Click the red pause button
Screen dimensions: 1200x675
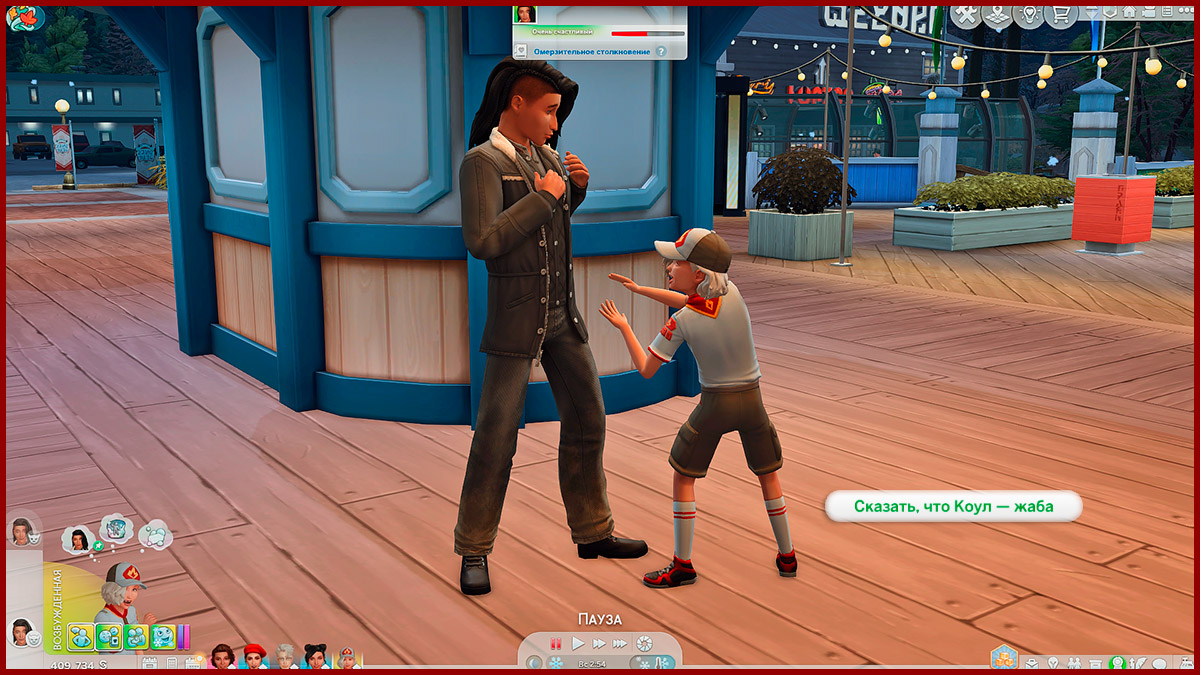[557, 643]
